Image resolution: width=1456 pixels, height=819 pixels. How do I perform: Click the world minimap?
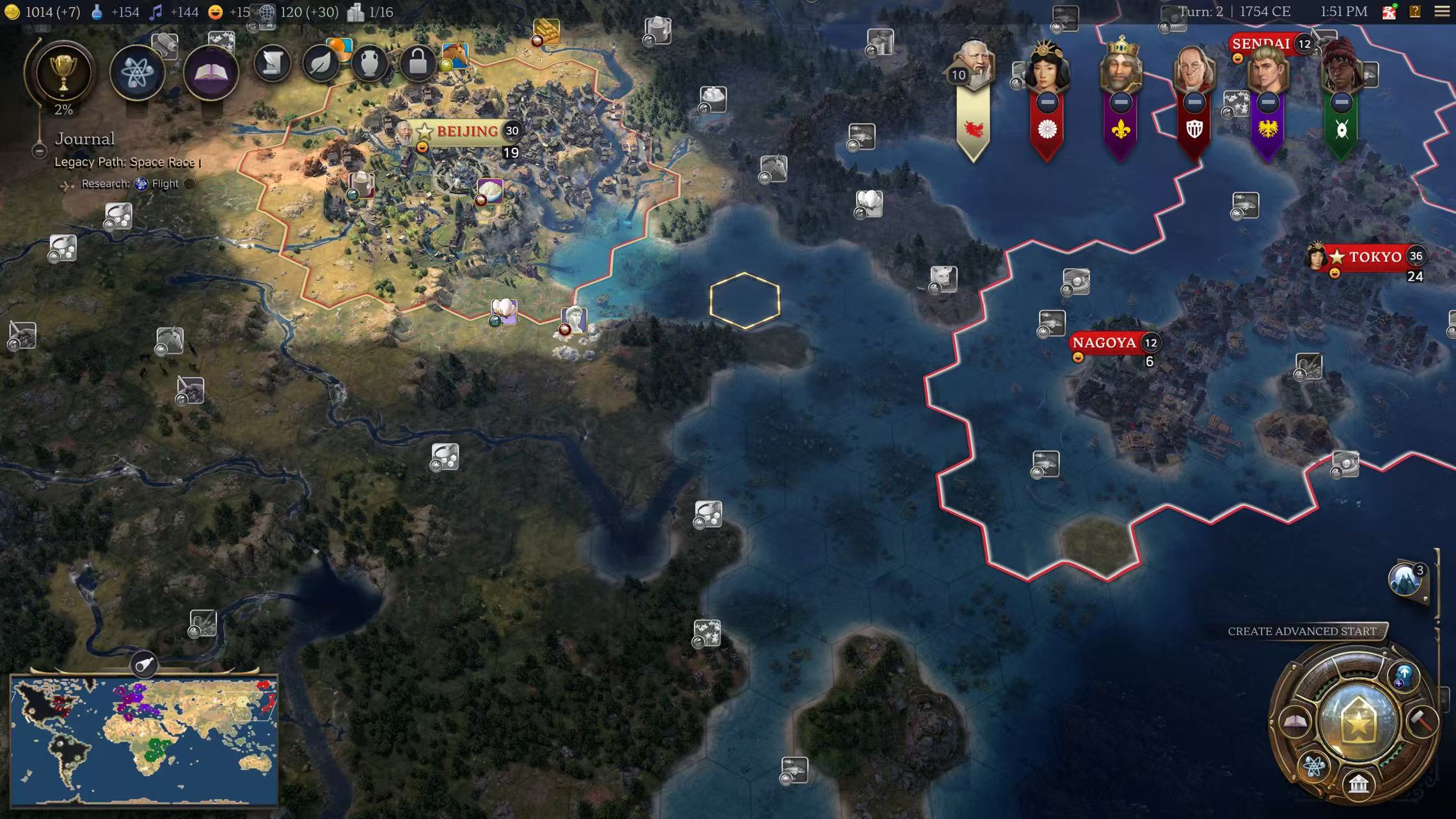[145, 740]
